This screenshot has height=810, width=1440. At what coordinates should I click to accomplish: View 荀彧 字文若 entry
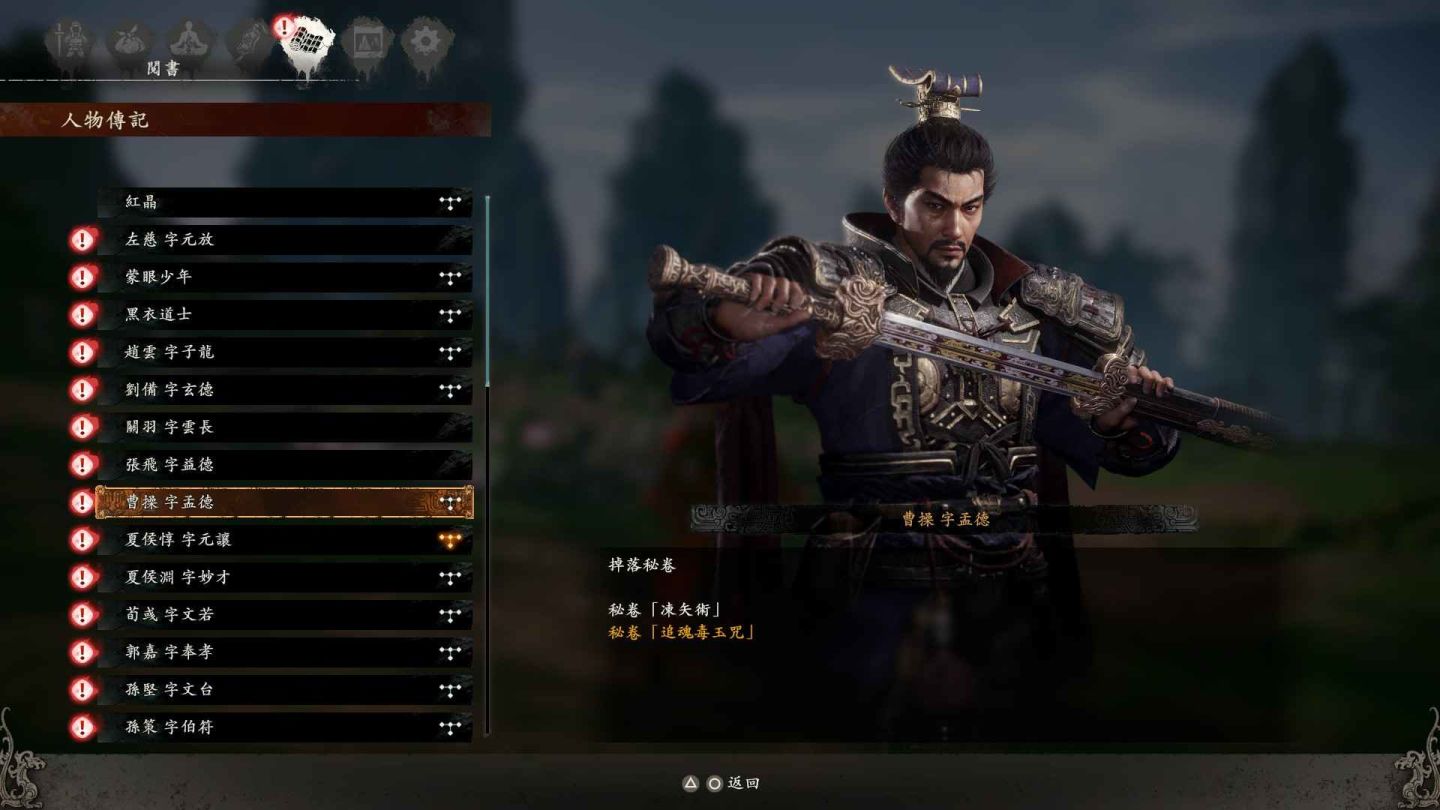284,614
